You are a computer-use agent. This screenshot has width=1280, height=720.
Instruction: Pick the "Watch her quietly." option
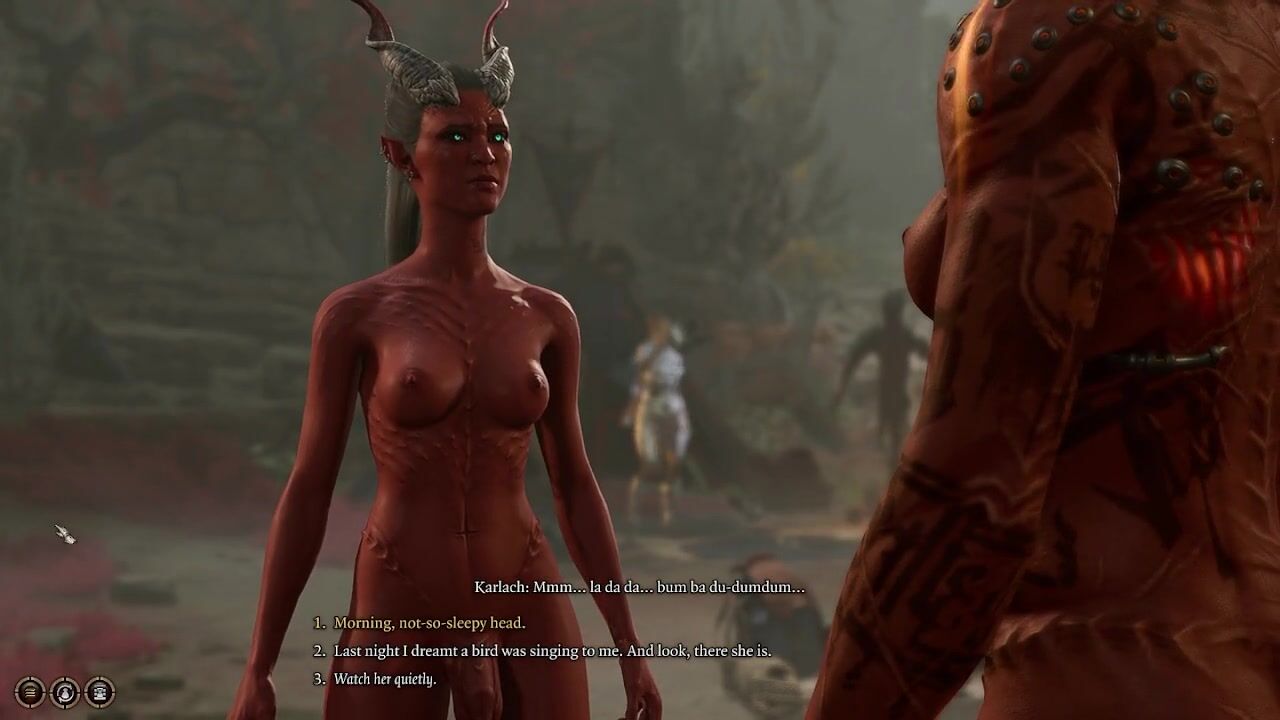coord(385,679)
